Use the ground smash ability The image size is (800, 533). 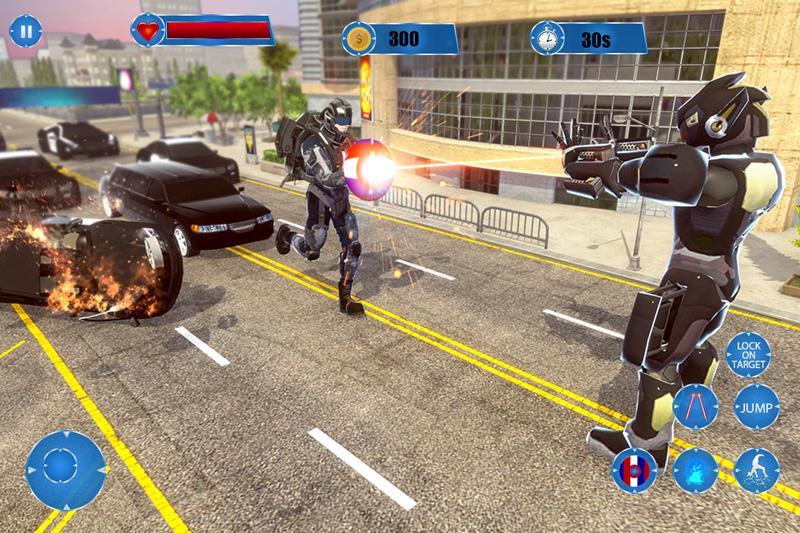pyautogui.click(x=756, y=469)
